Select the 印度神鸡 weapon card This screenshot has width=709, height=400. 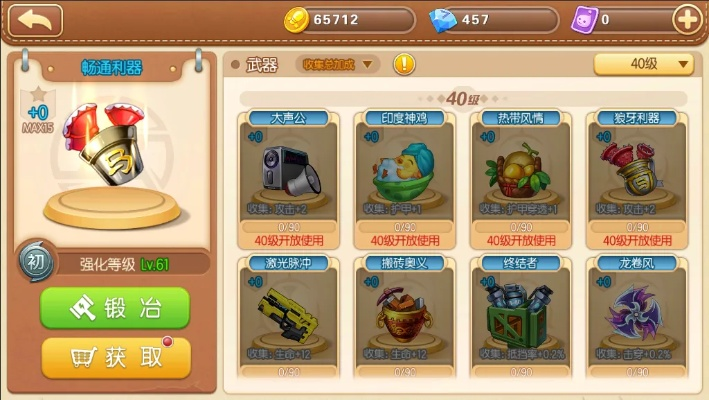click(x=406, y=178)
